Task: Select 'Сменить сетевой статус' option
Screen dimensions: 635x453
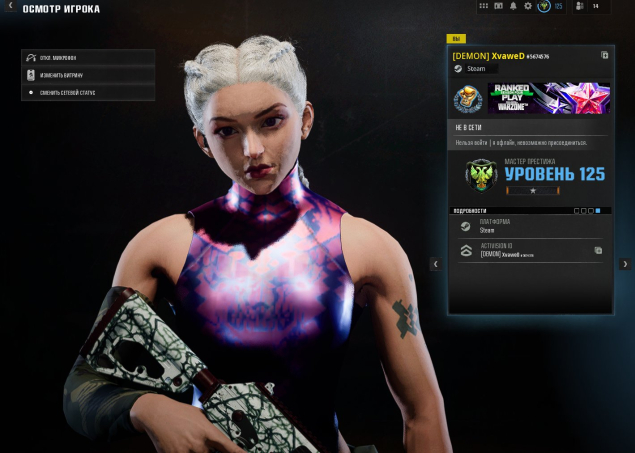Action: (88, 92)
